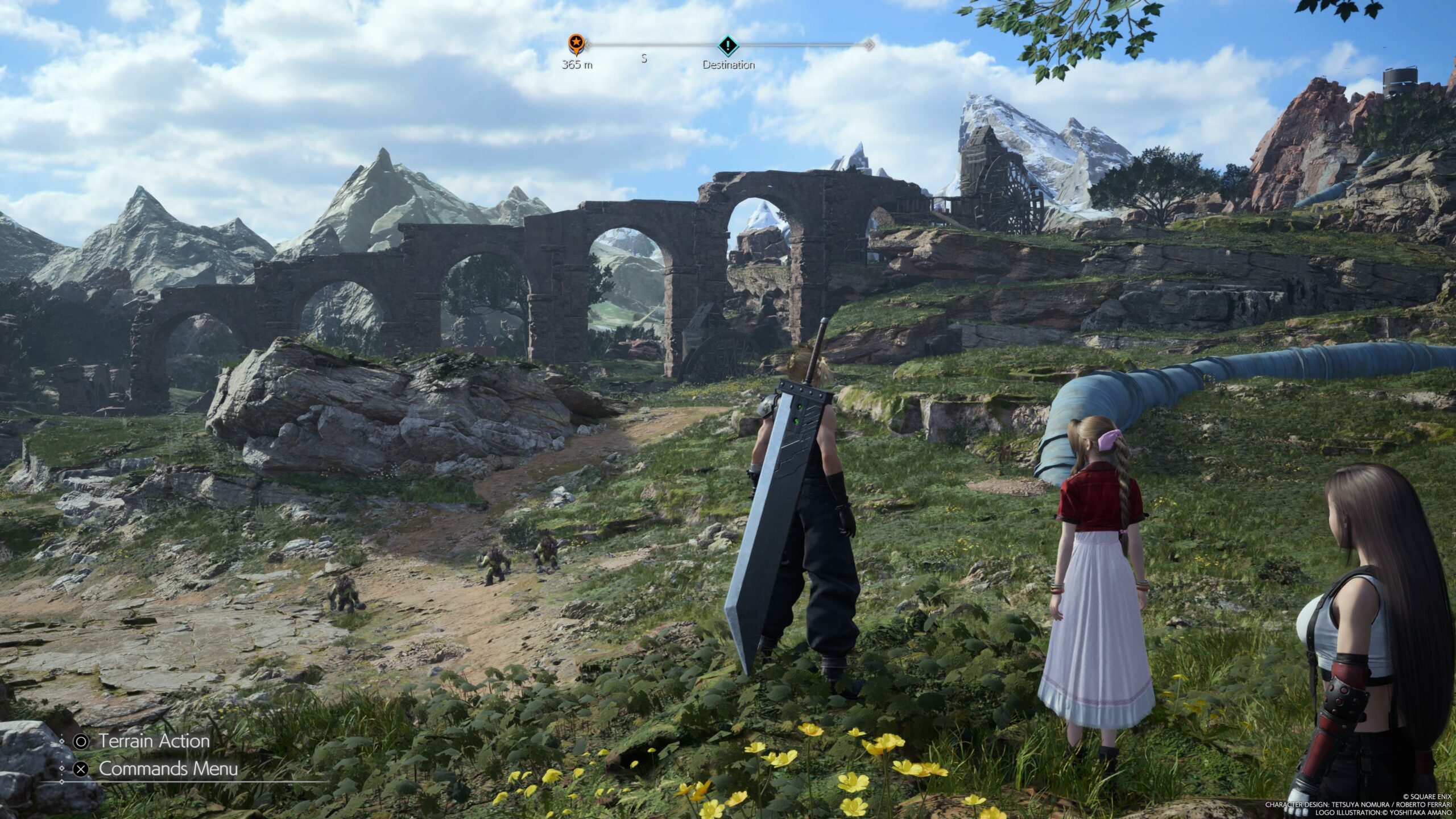Choose the Terrain Action command

click(154, 741)
